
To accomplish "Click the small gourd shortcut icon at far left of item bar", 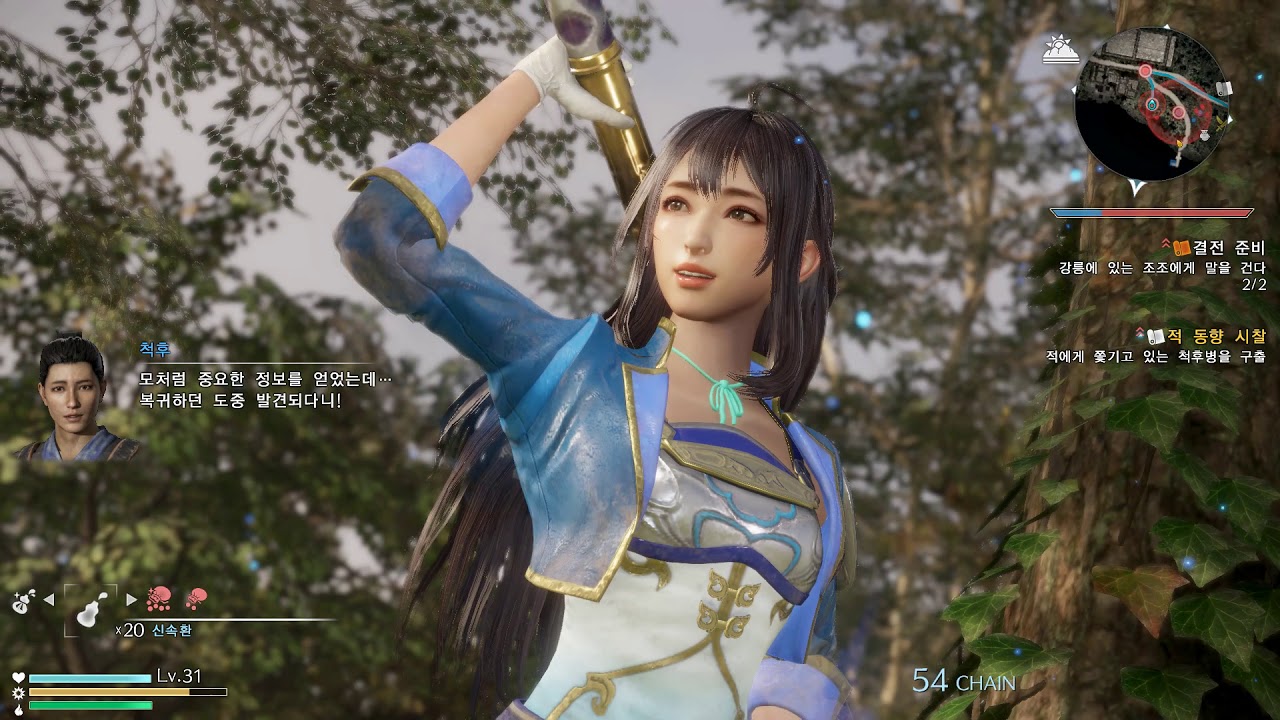I will [x=22, y=601].
